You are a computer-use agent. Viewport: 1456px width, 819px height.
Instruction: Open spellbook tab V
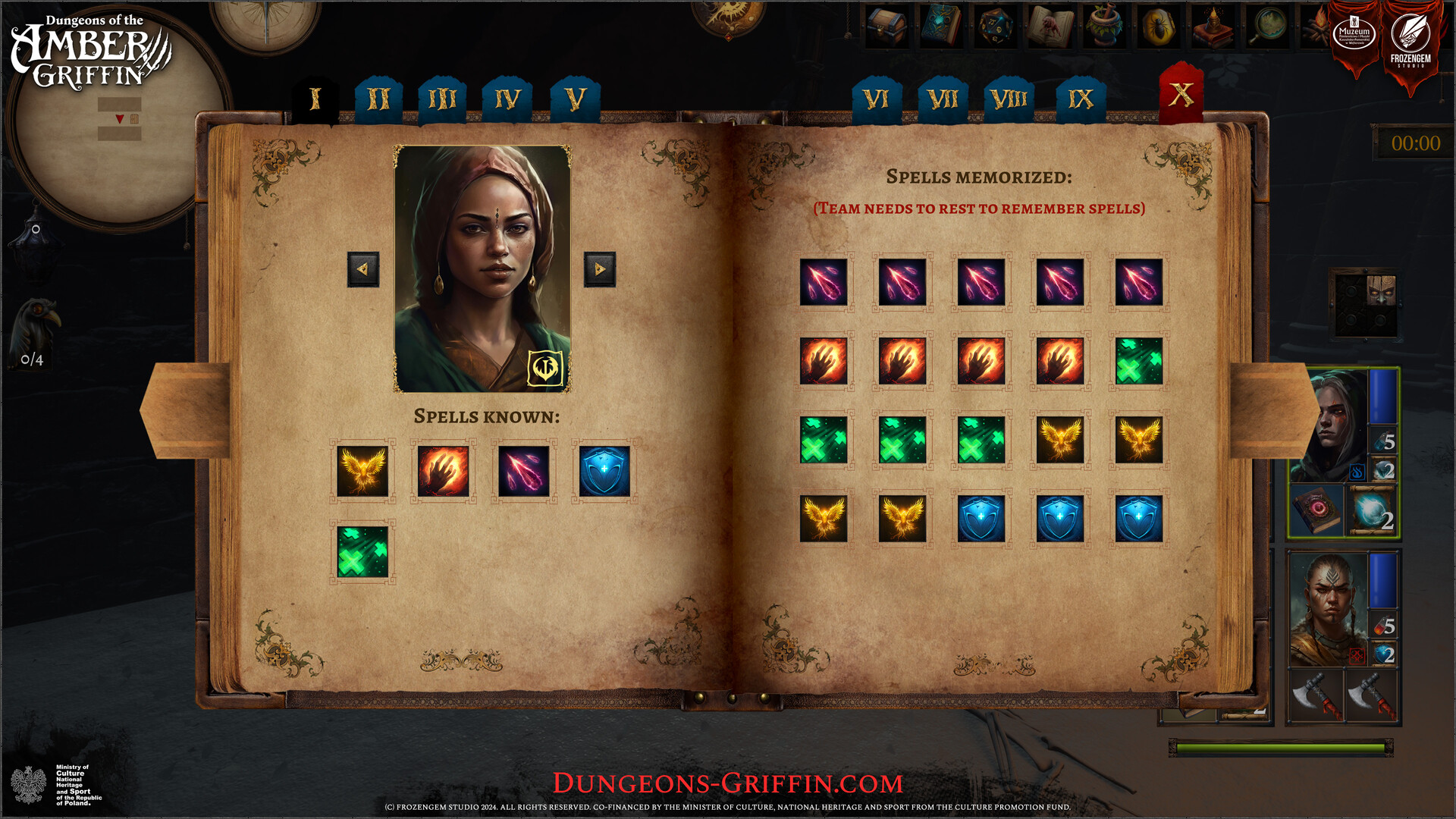(x=575, y=97)
